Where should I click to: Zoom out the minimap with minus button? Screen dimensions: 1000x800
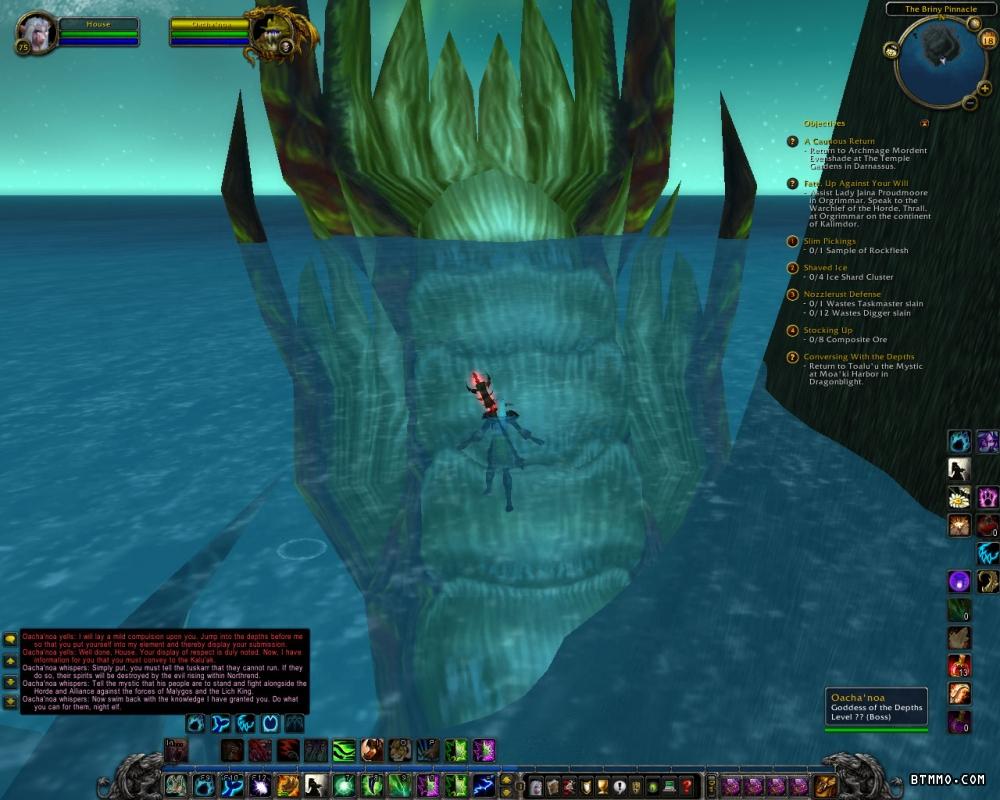pyautogui.click(x=969, y=102)
